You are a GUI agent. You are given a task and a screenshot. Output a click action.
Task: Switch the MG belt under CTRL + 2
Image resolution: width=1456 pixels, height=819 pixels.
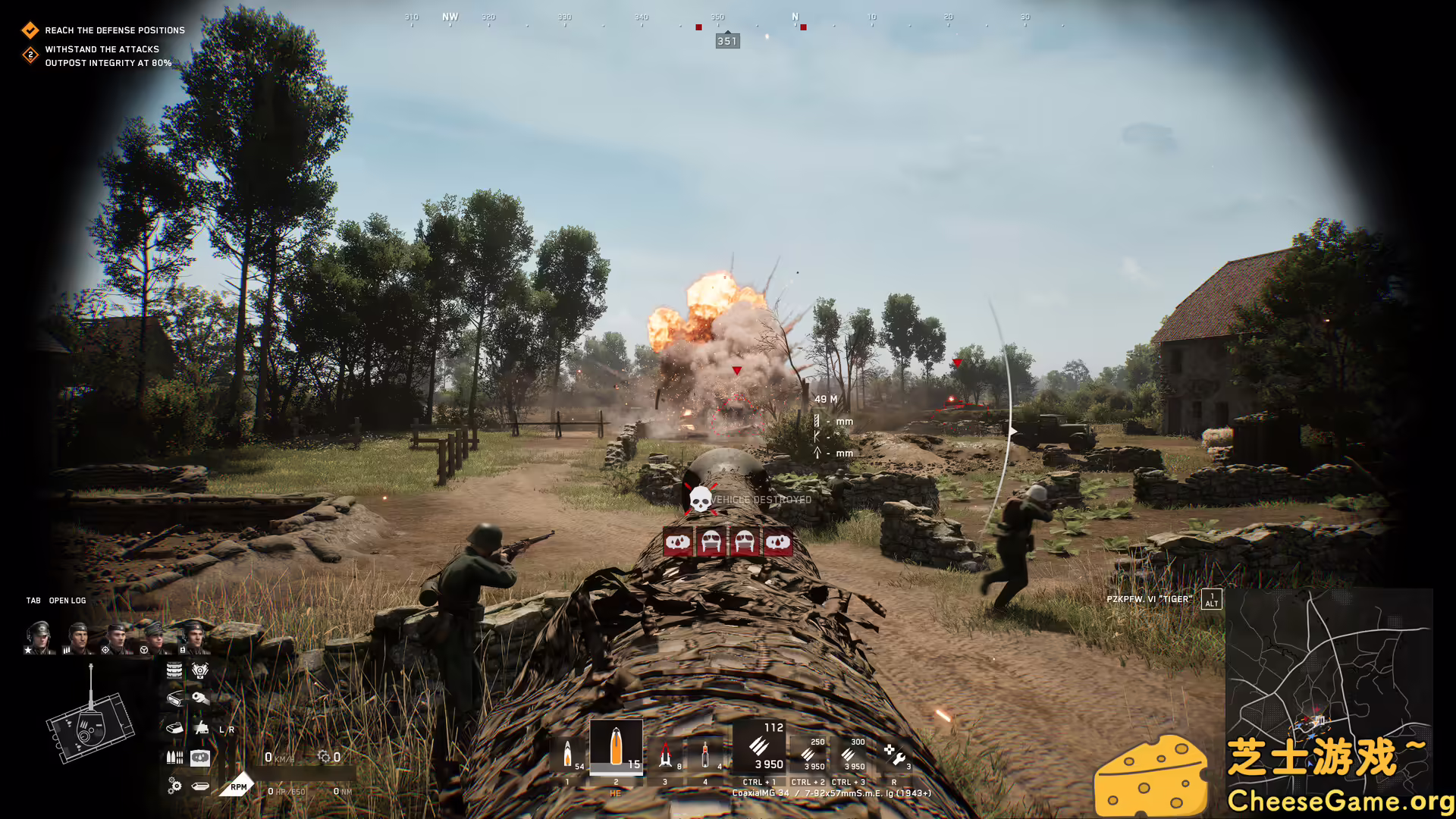[808, 755]
